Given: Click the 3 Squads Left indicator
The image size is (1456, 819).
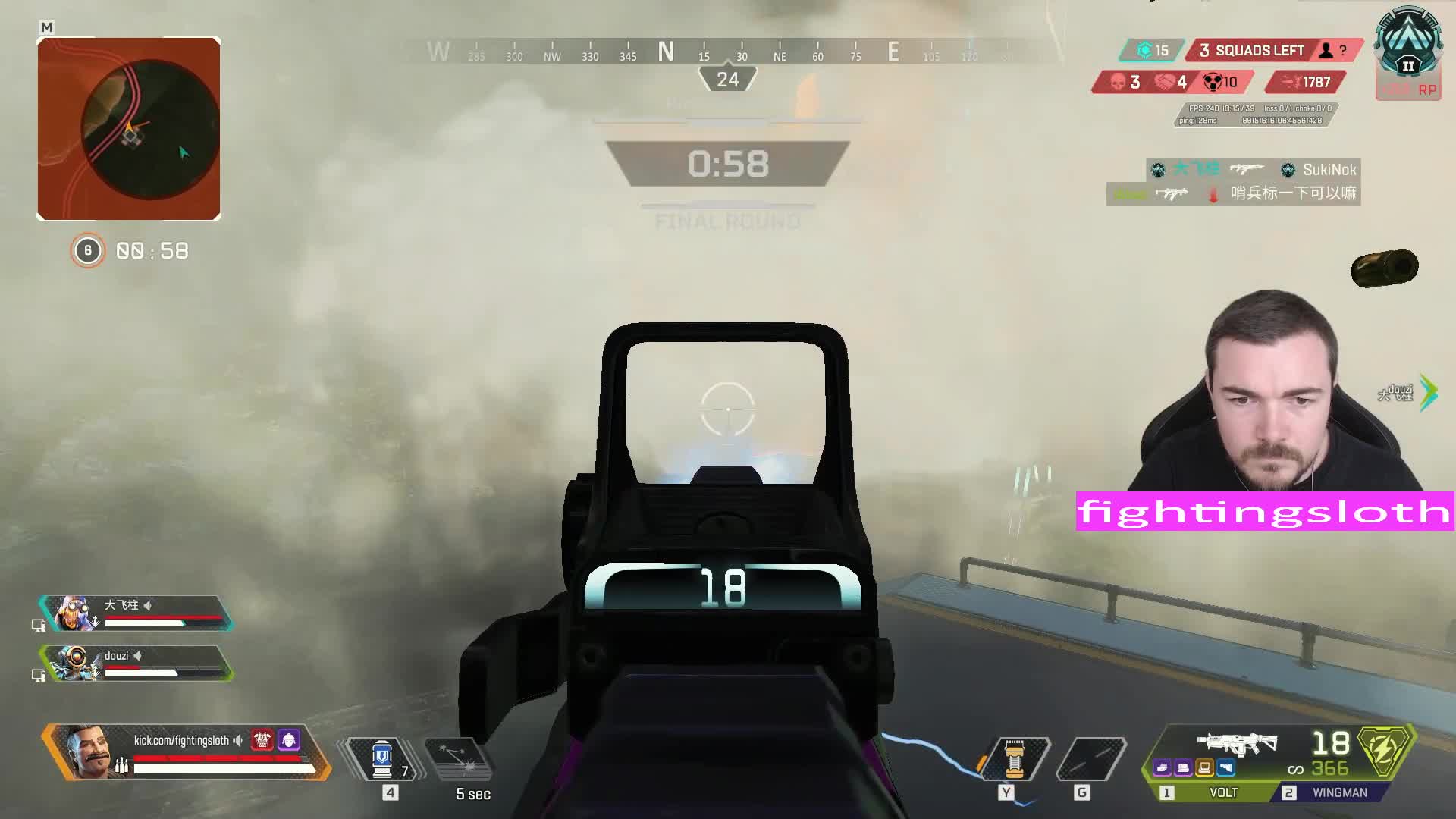Looking at the screenshot, I should pos(1259,51).
